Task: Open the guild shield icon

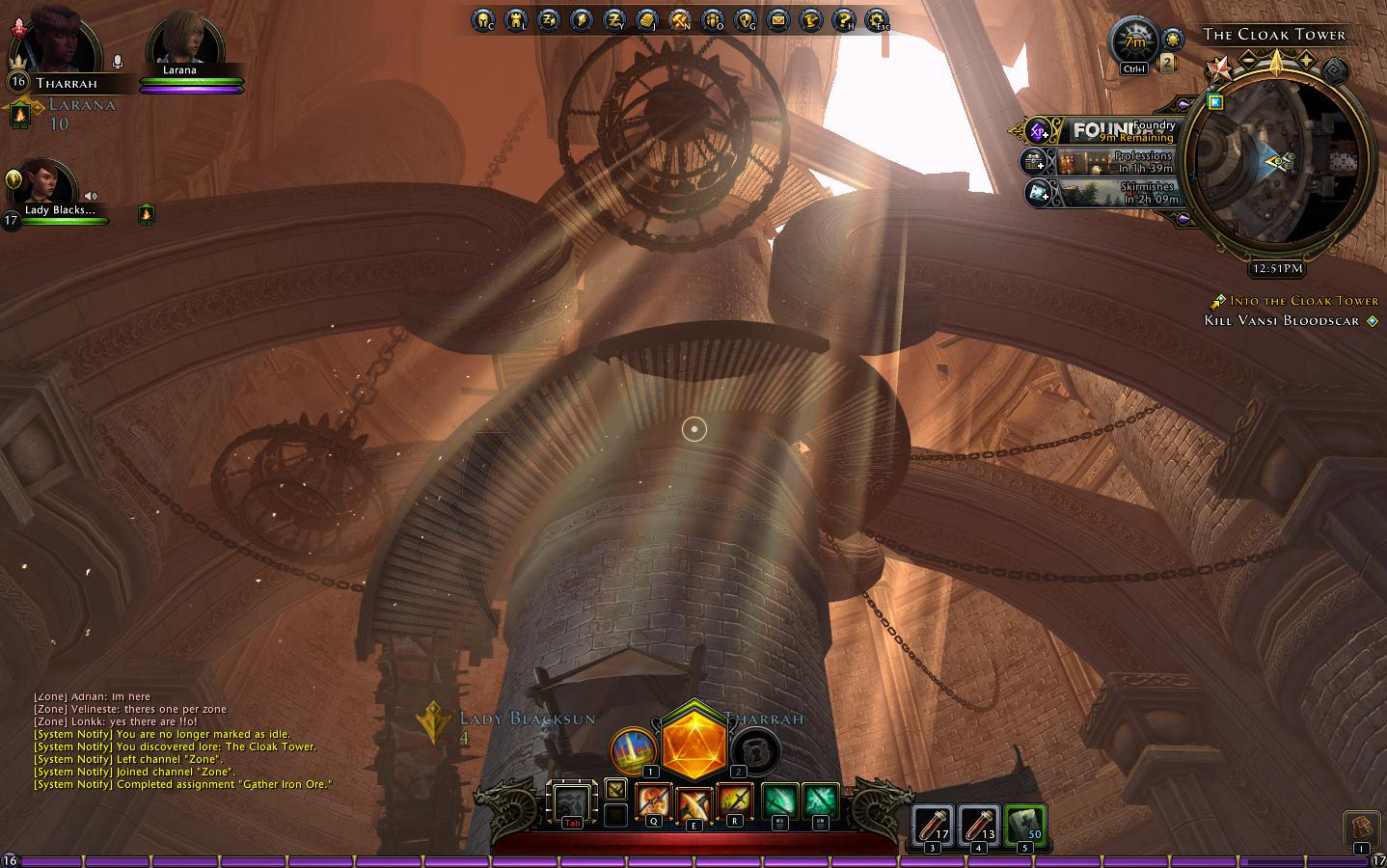Action: (745, 19)
